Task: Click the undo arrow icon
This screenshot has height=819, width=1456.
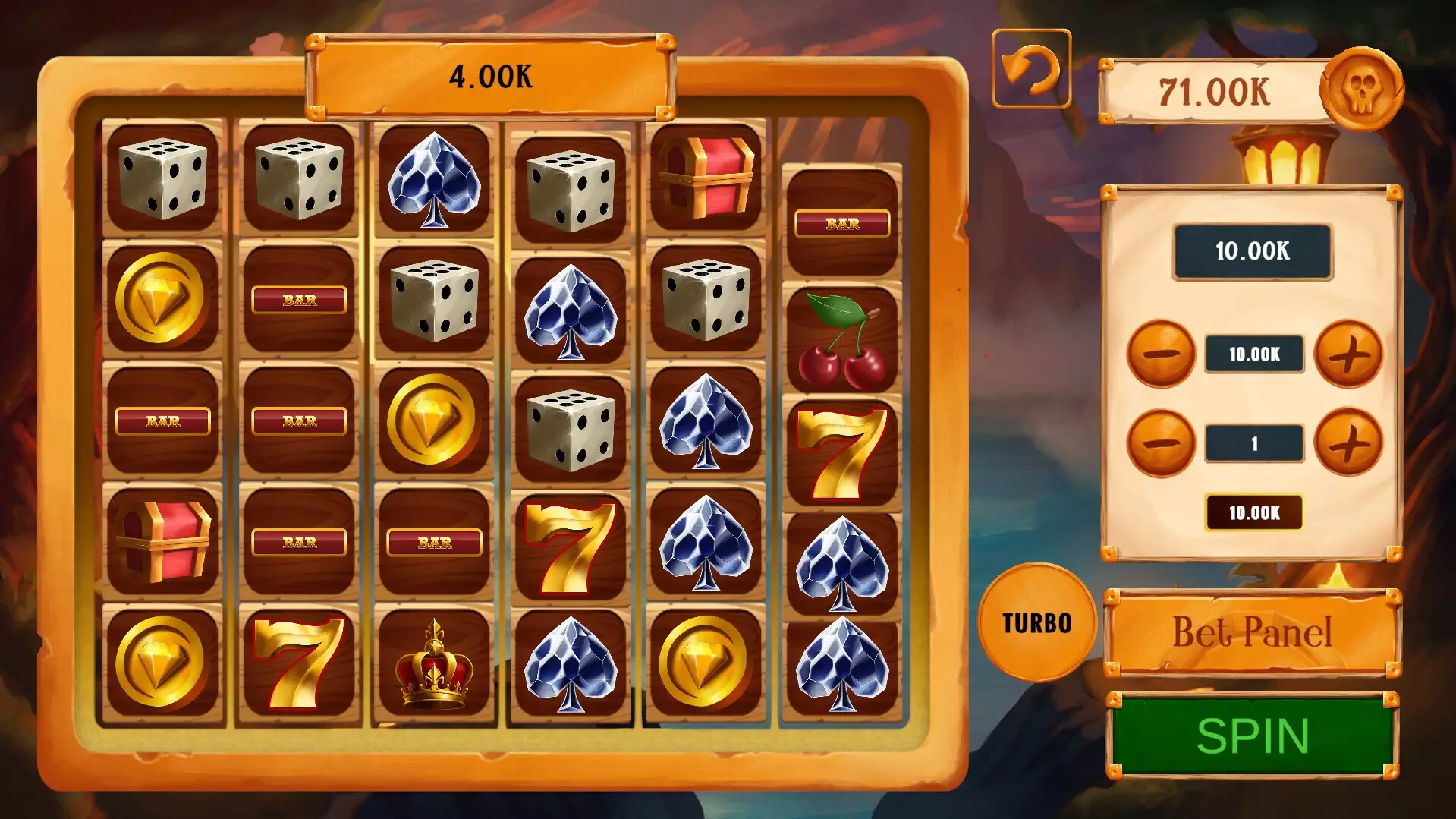Action: (x=1032, y=71)
